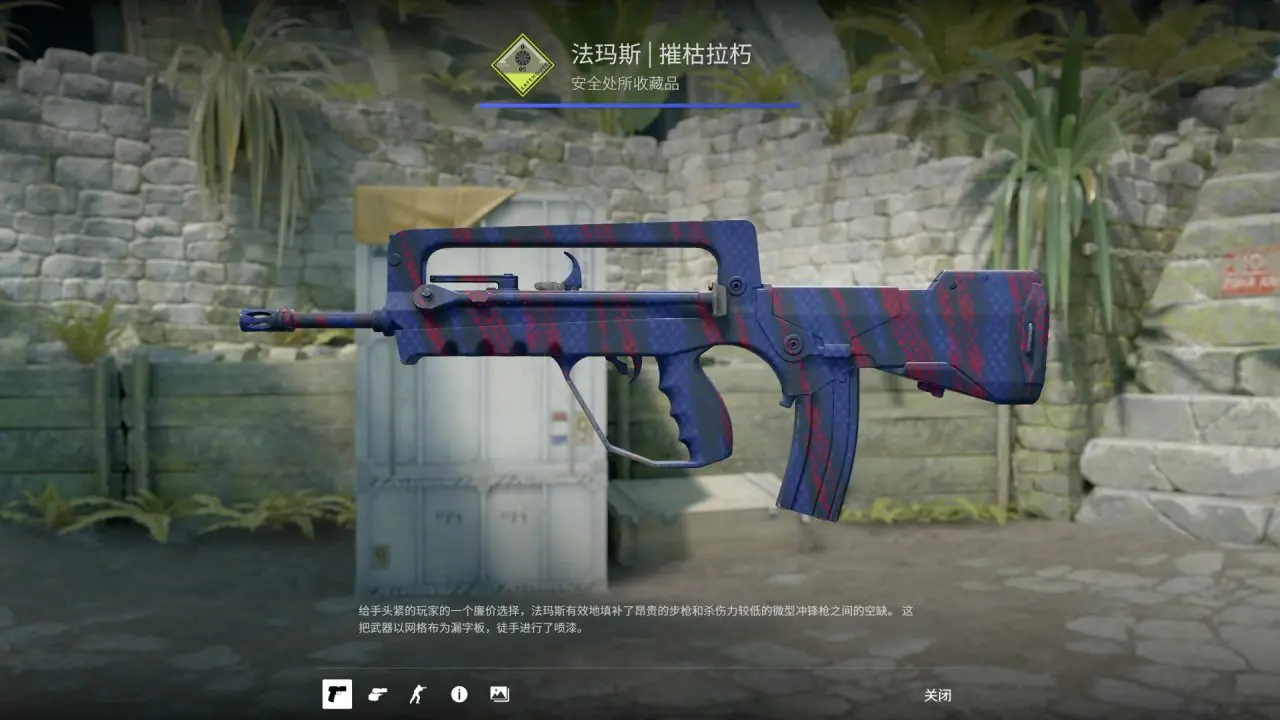Viewport: 1280px width, 720px height.
Task: Open the item info icon
Action: click(459, 694)
